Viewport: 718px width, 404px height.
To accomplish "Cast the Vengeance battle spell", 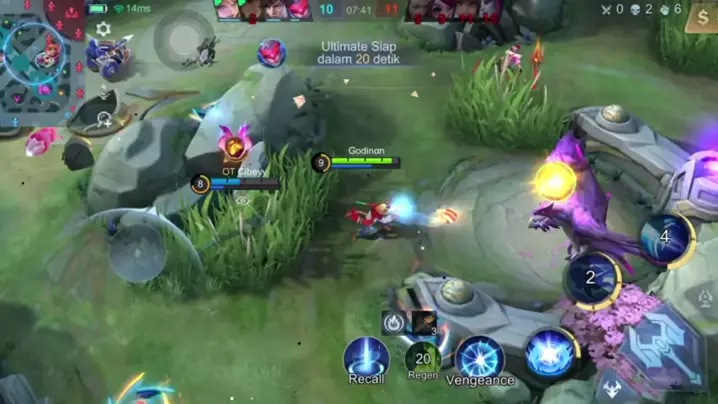I will pos(480,357).
